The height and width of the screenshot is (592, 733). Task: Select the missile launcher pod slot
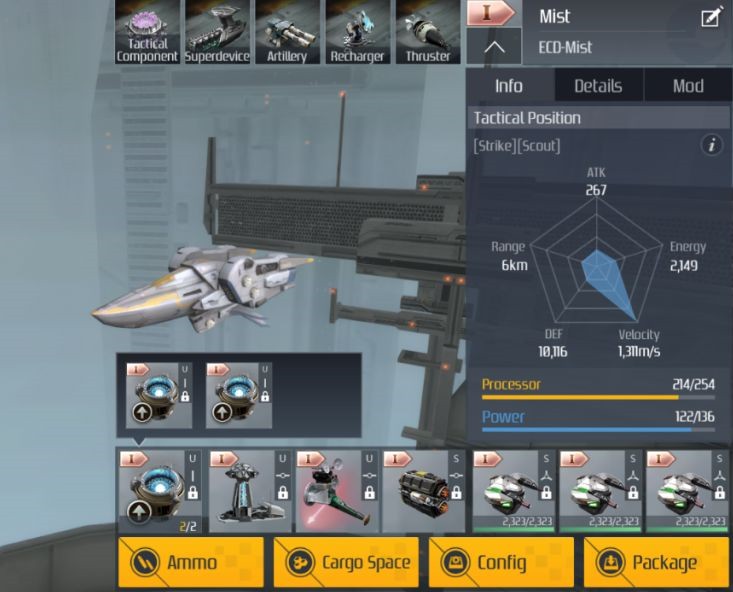point(424,491)
